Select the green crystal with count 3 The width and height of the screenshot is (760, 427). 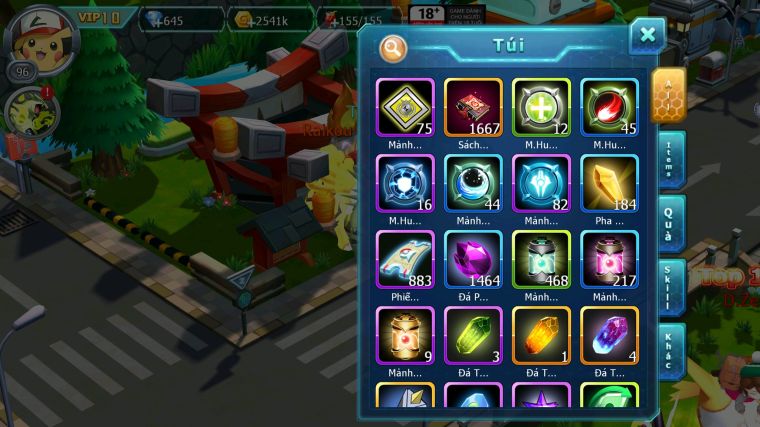pyautogui.click(x=473, y=335)
